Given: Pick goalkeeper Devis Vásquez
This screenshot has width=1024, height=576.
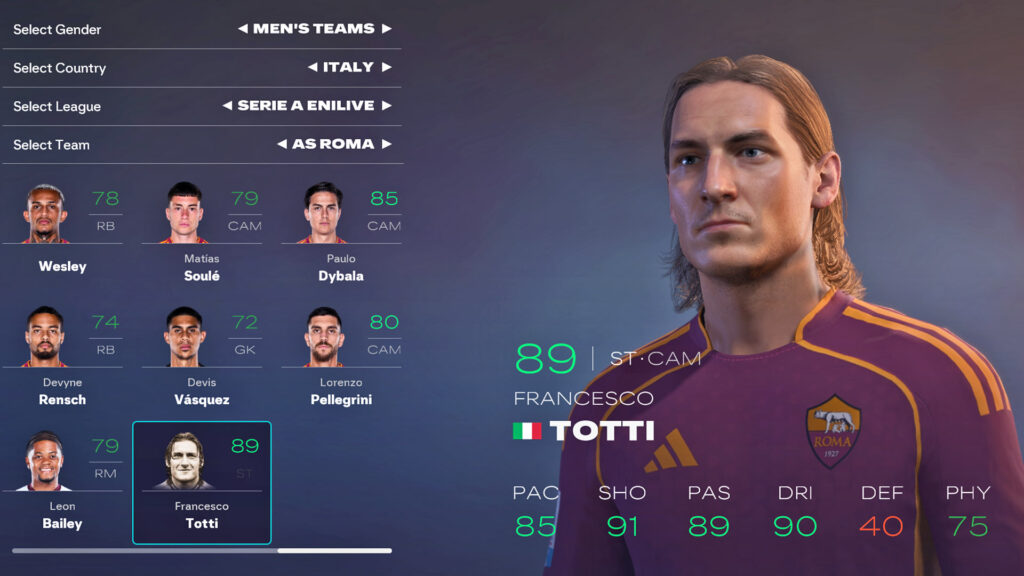Looking at the screenshot, I should (x=201, y=355).
